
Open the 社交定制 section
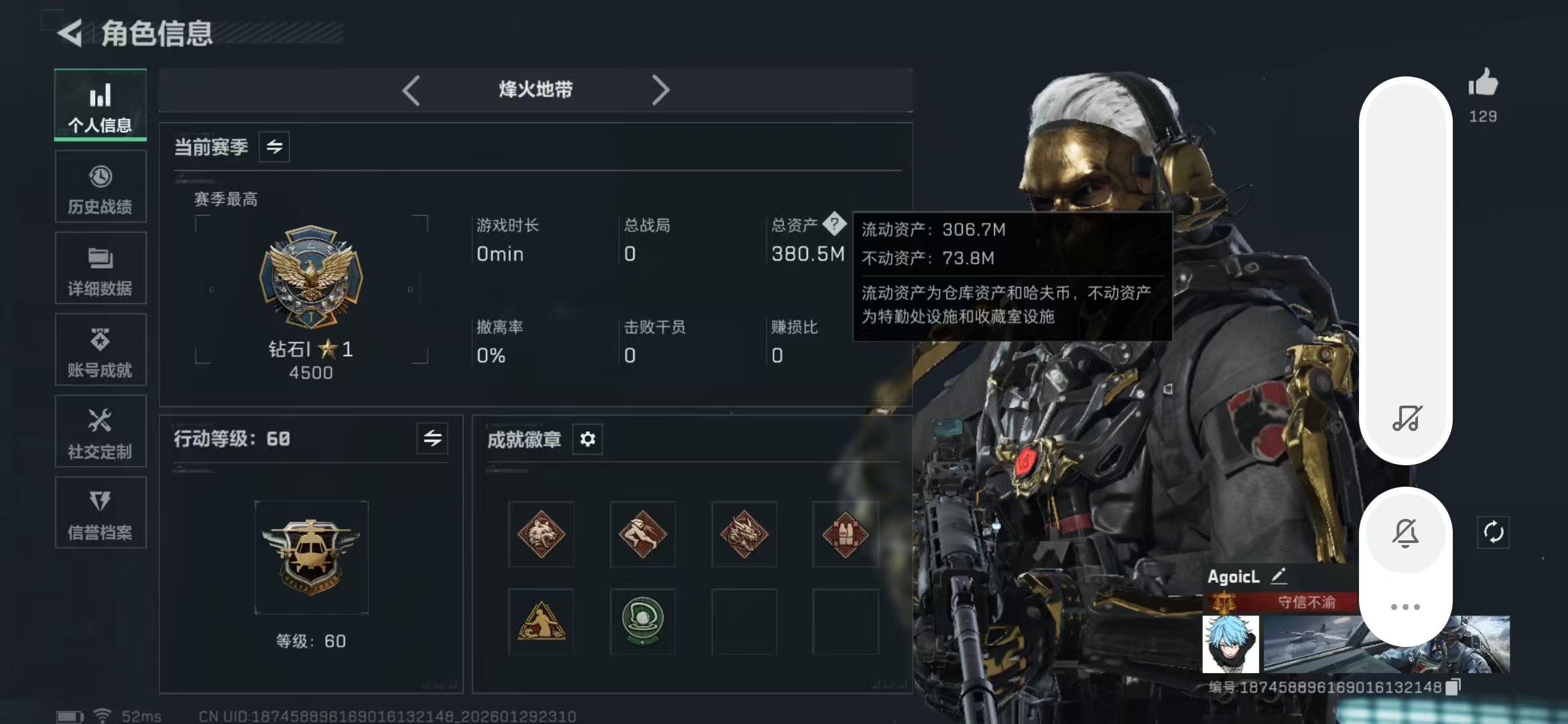click(100, 431)
